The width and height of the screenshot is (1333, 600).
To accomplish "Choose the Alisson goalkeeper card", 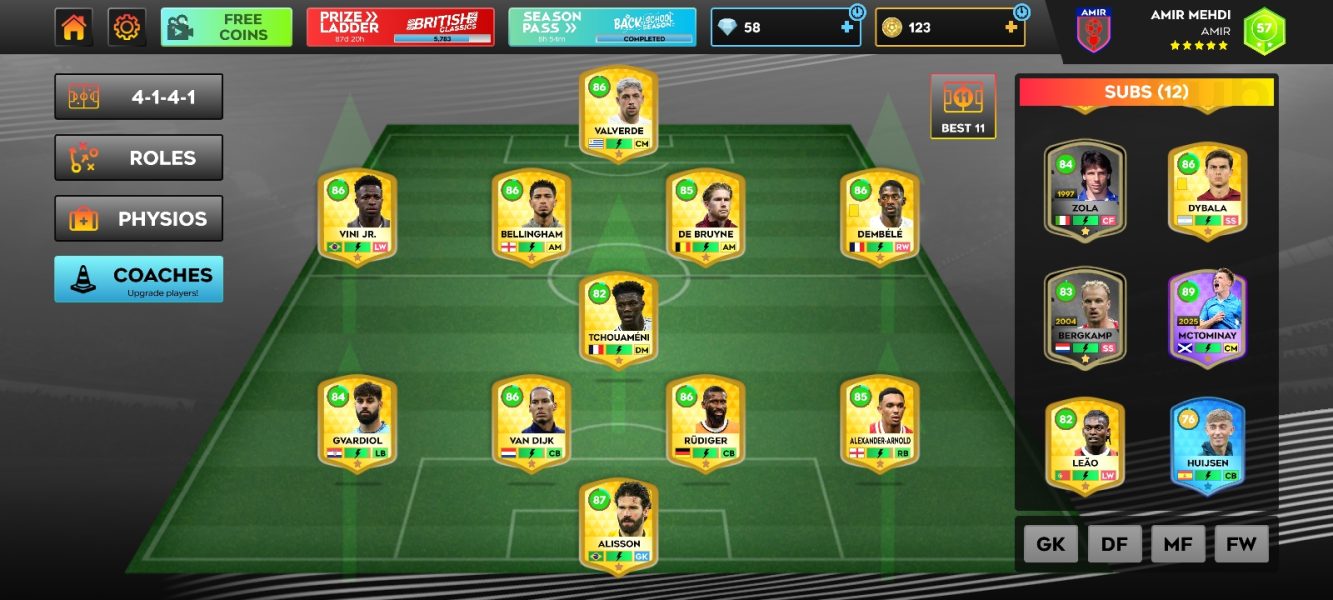I will (x=618, y=525).
